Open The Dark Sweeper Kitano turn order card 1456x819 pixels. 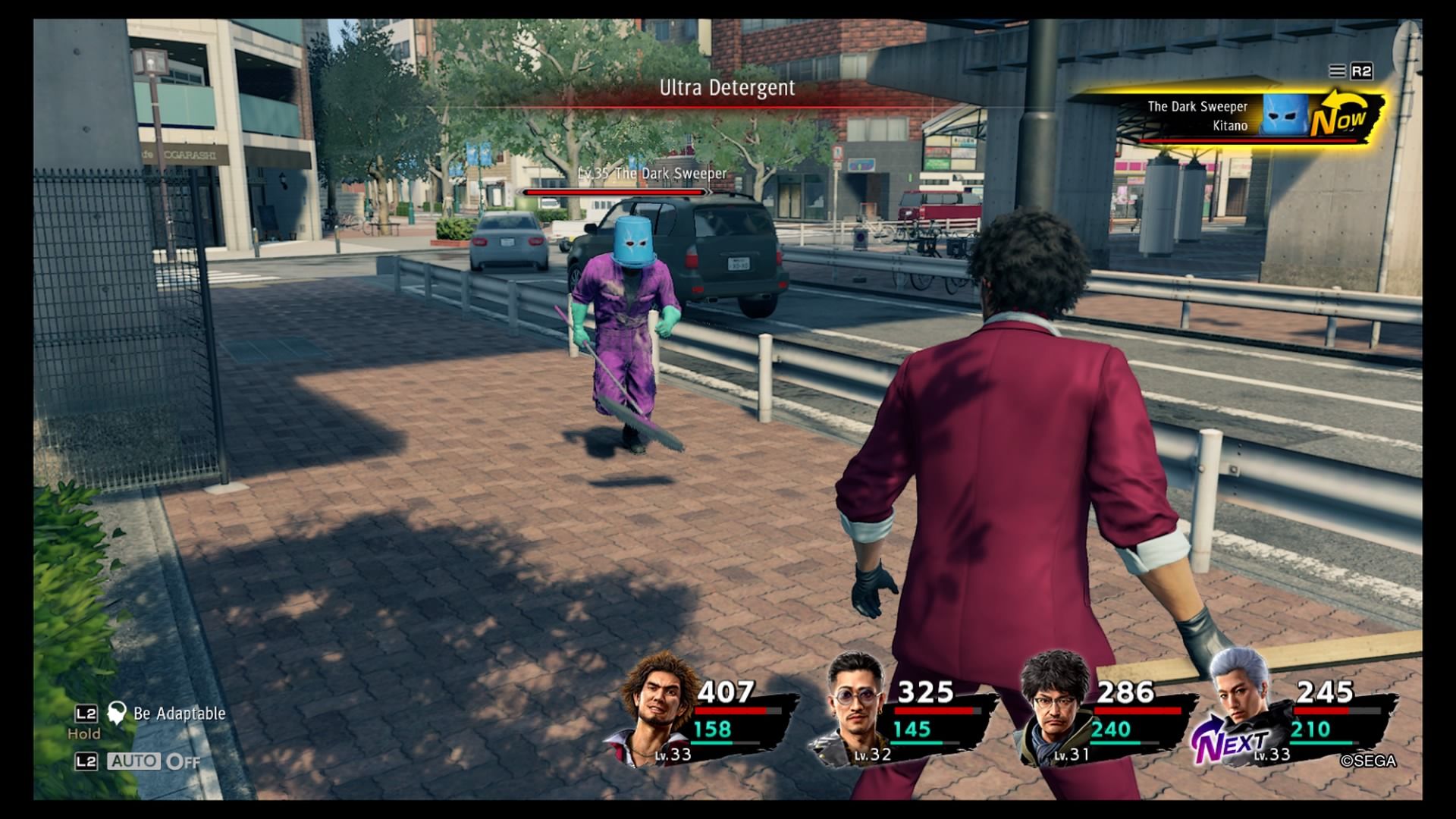click(x=1244, y=116)
